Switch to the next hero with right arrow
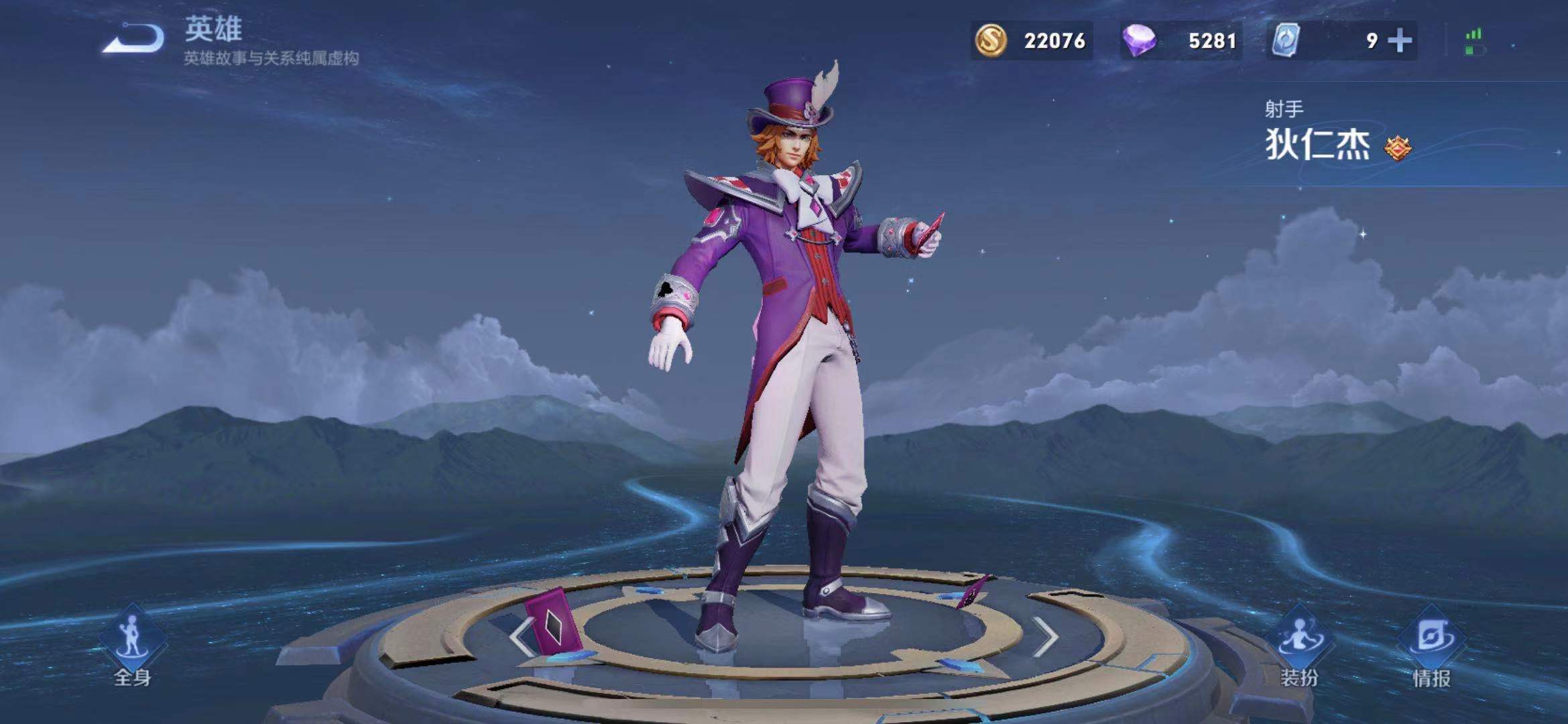This screenshot has width=1568, height=724. click(x=1045, y=636)
